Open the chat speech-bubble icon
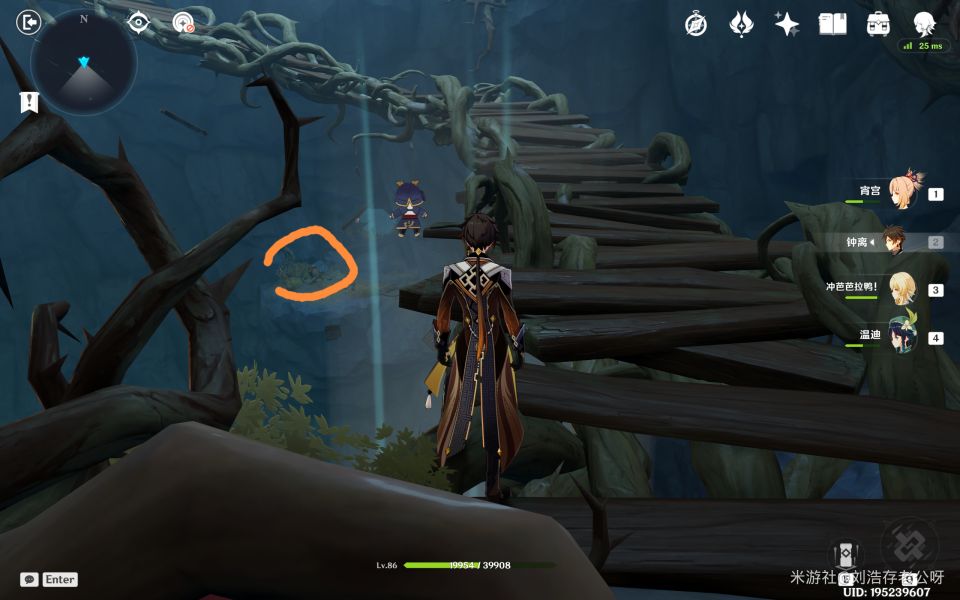Viewport: 960px width, 600px height. (x=29, y=579)
